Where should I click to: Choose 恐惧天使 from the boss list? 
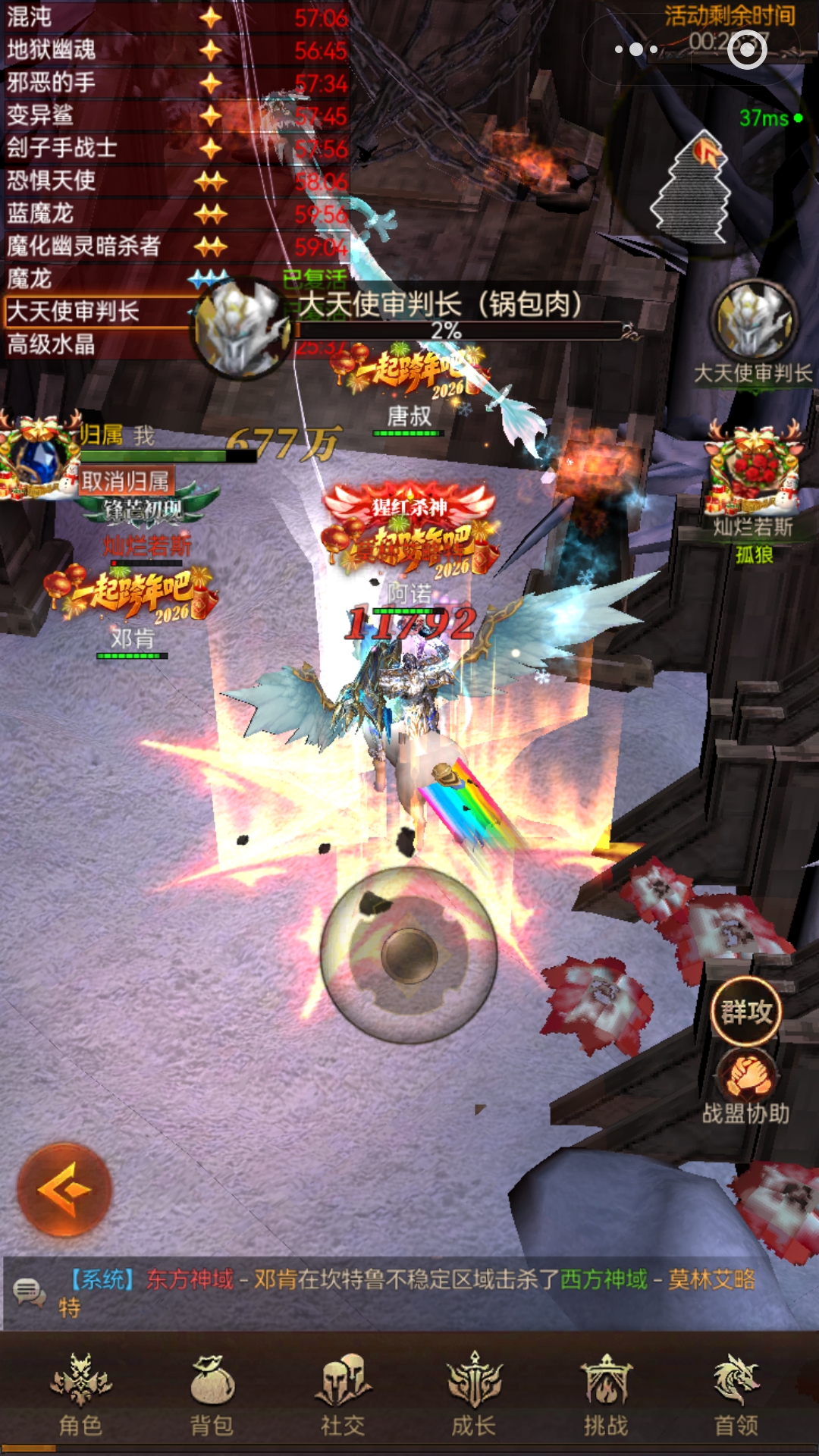[99, 180]
